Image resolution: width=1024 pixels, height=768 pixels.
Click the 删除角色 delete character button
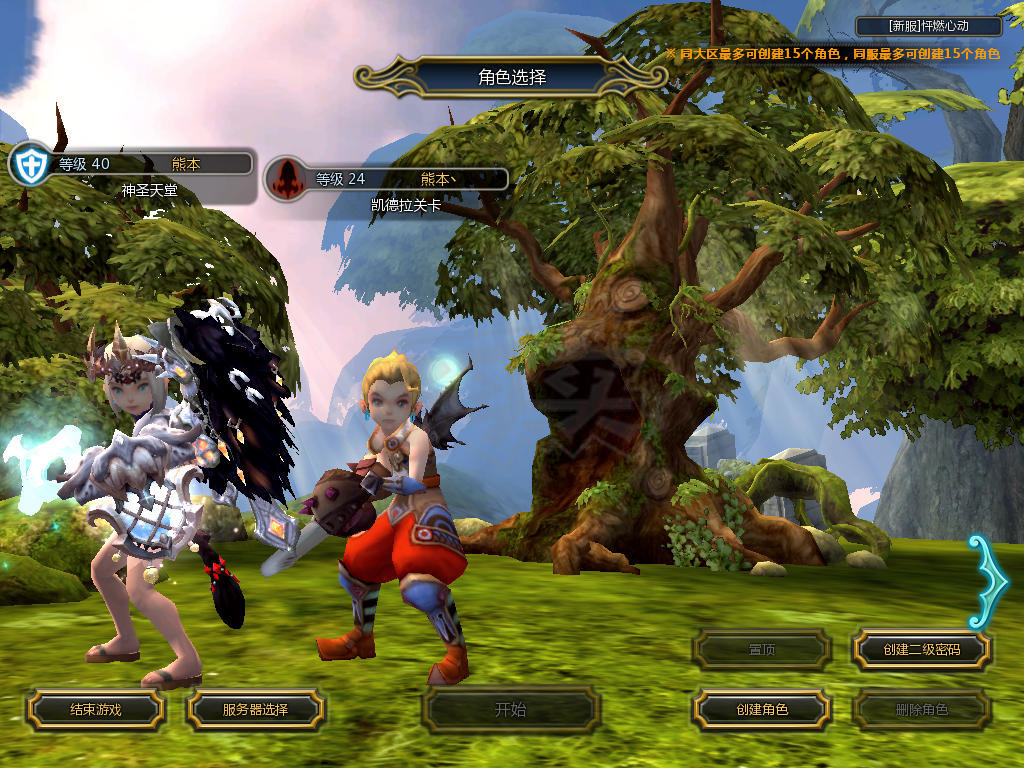[921, 710]
